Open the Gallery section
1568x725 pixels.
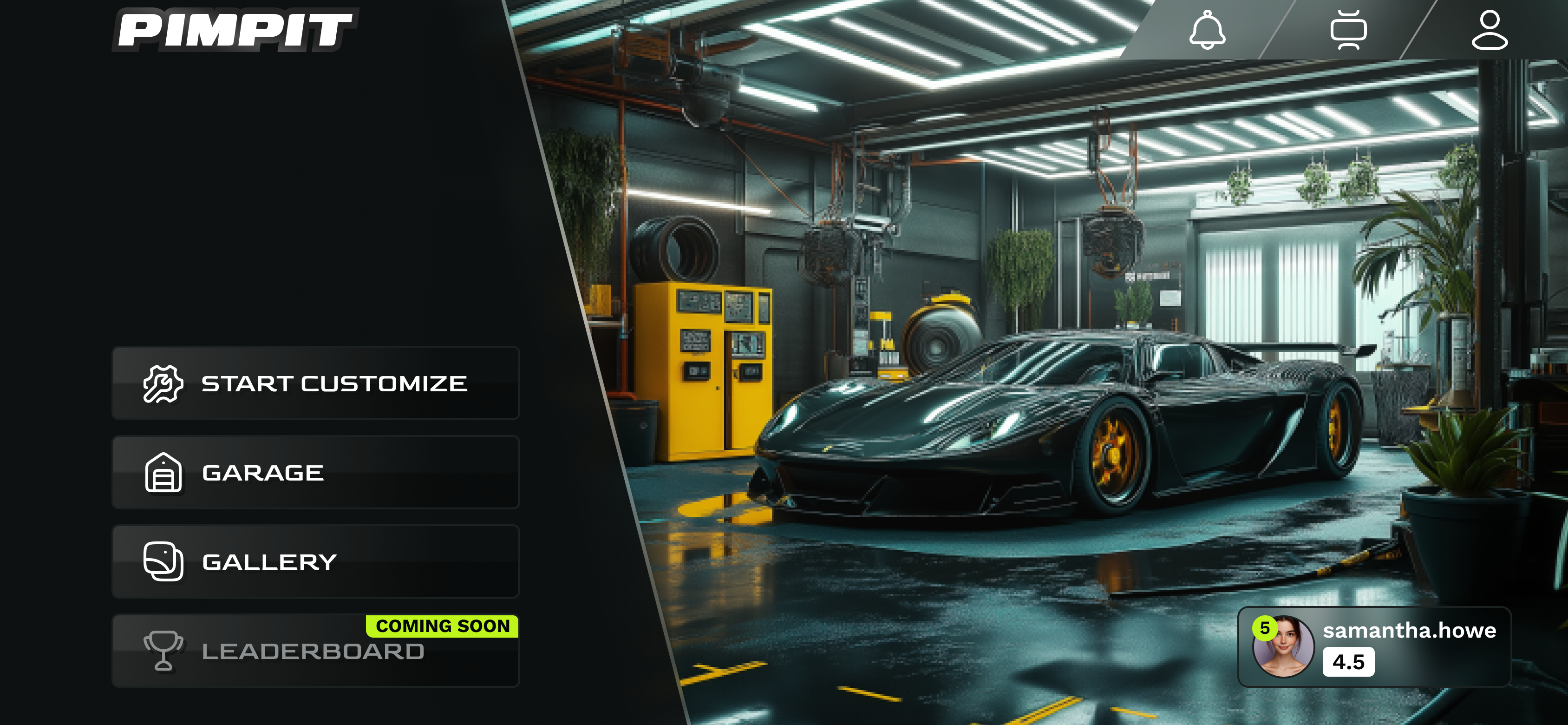315,561
